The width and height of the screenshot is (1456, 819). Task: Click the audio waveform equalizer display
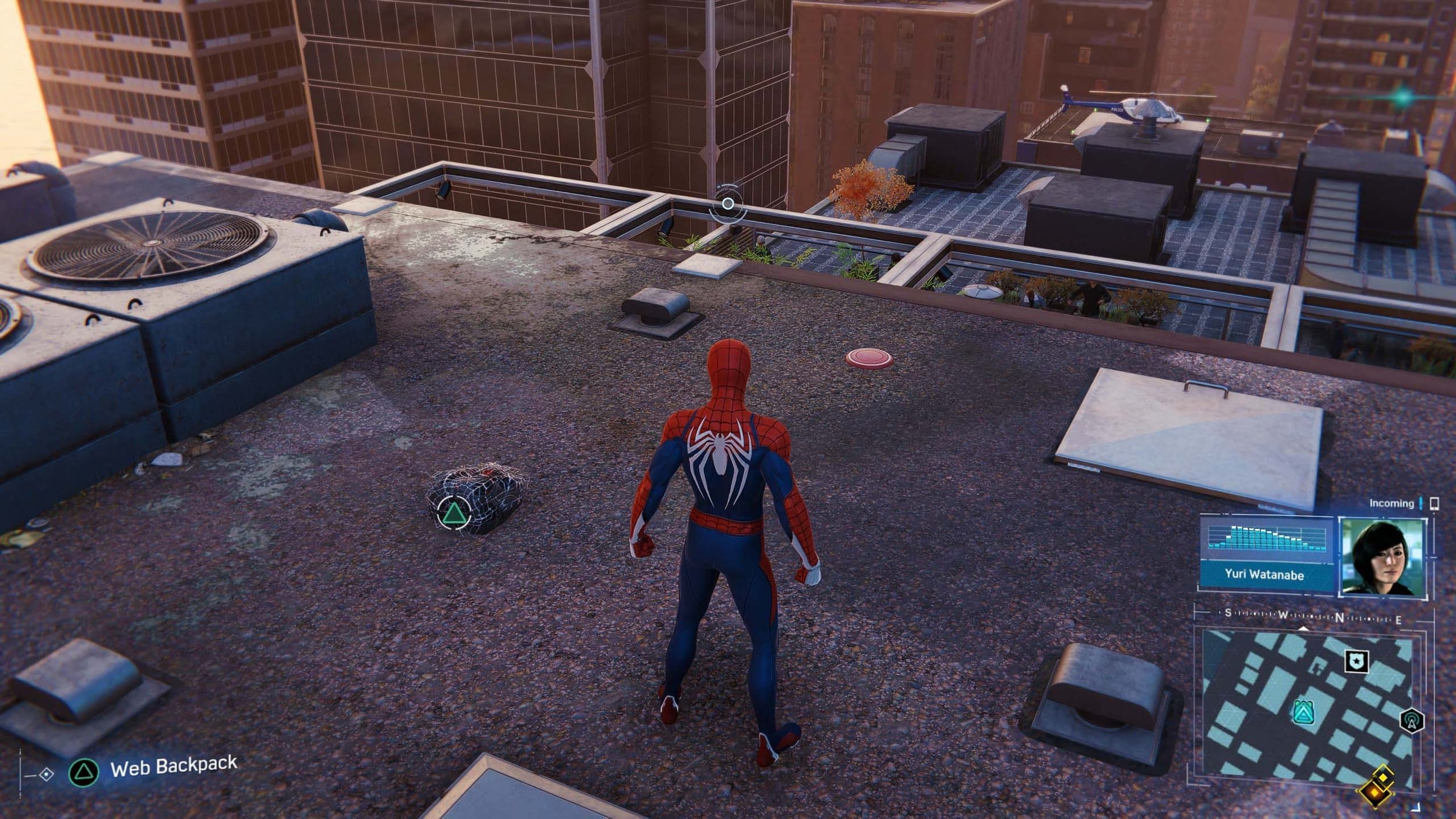click(x=1273, y=538)
